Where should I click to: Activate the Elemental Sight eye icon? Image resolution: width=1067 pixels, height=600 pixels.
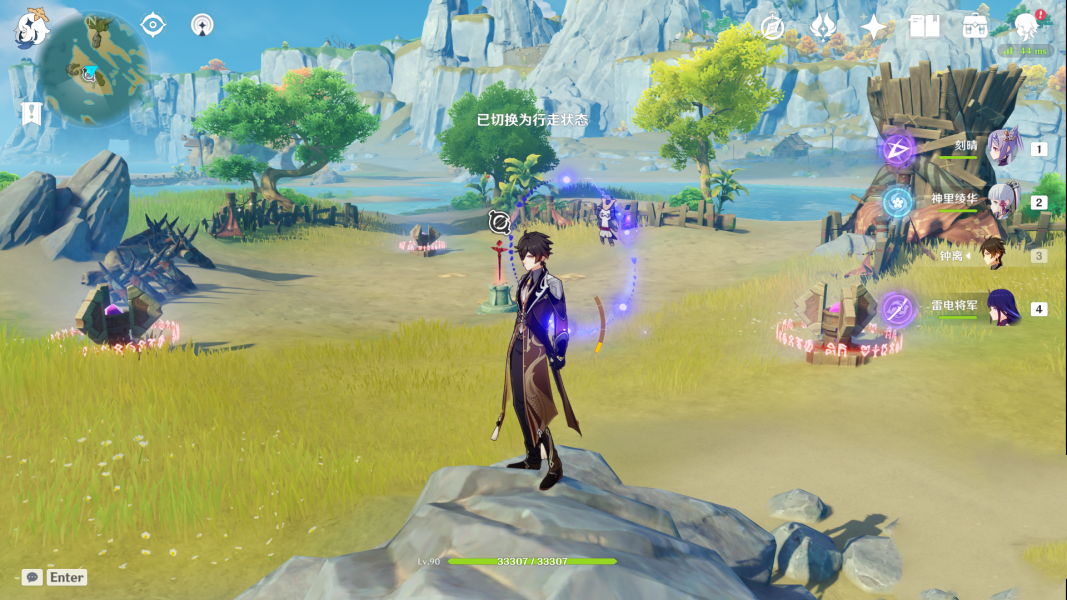click(153, 25)
